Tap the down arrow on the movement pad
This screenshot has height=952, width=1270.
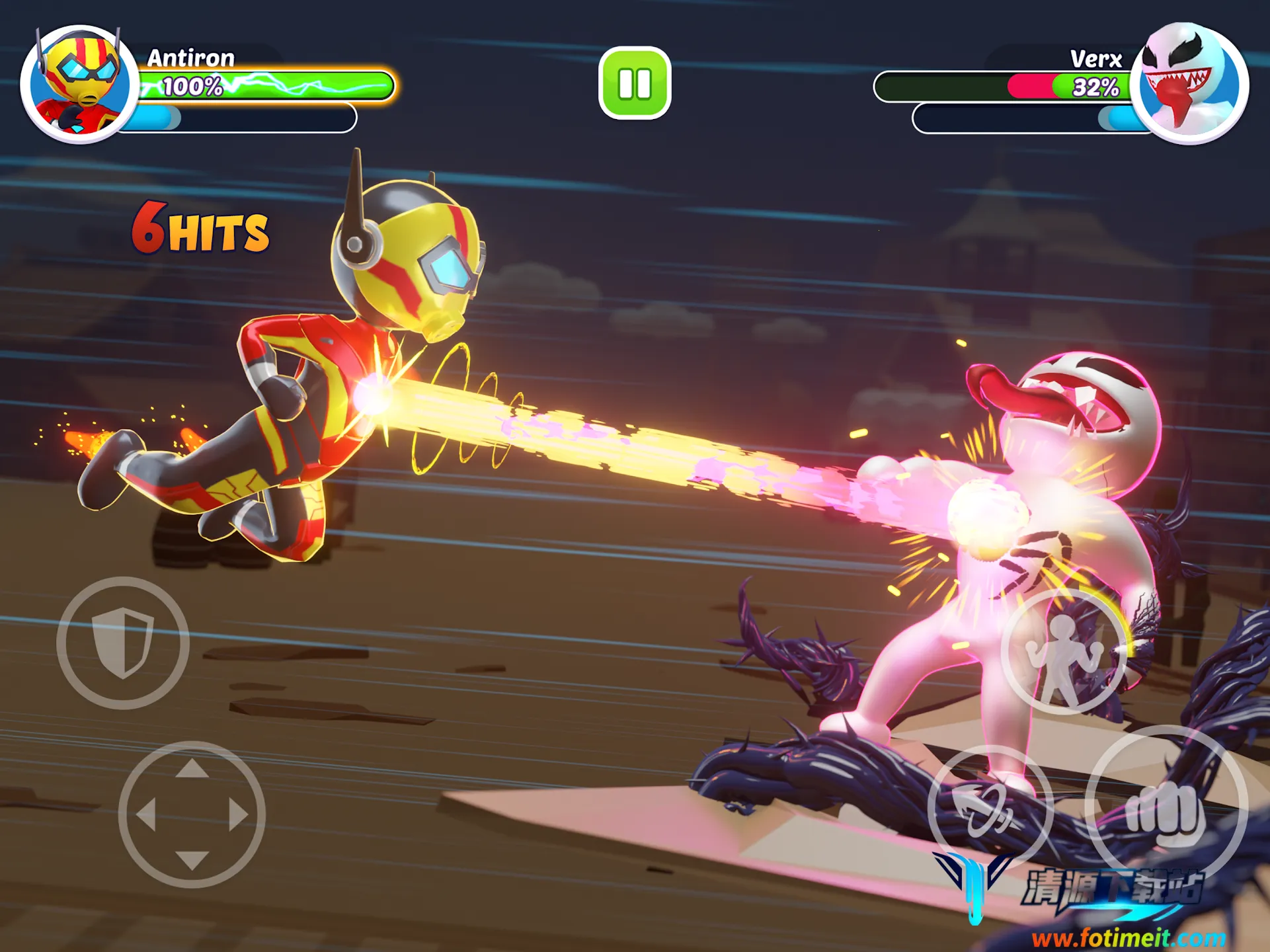point(192,859)
